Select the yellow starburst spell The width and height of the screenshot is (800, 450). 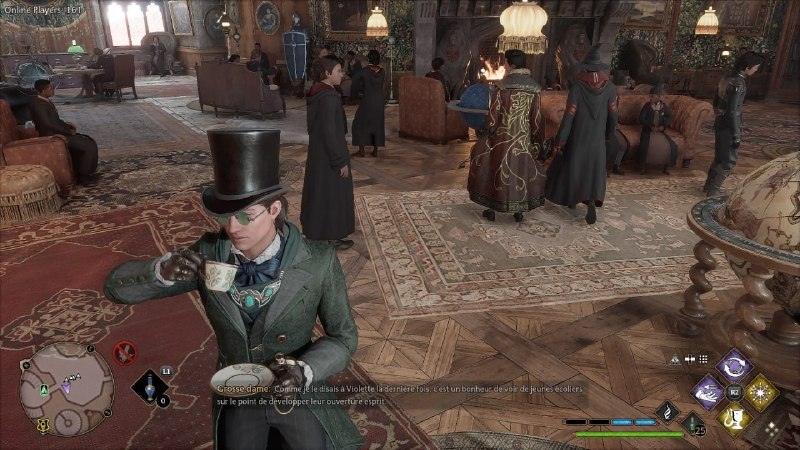(761, 392)
